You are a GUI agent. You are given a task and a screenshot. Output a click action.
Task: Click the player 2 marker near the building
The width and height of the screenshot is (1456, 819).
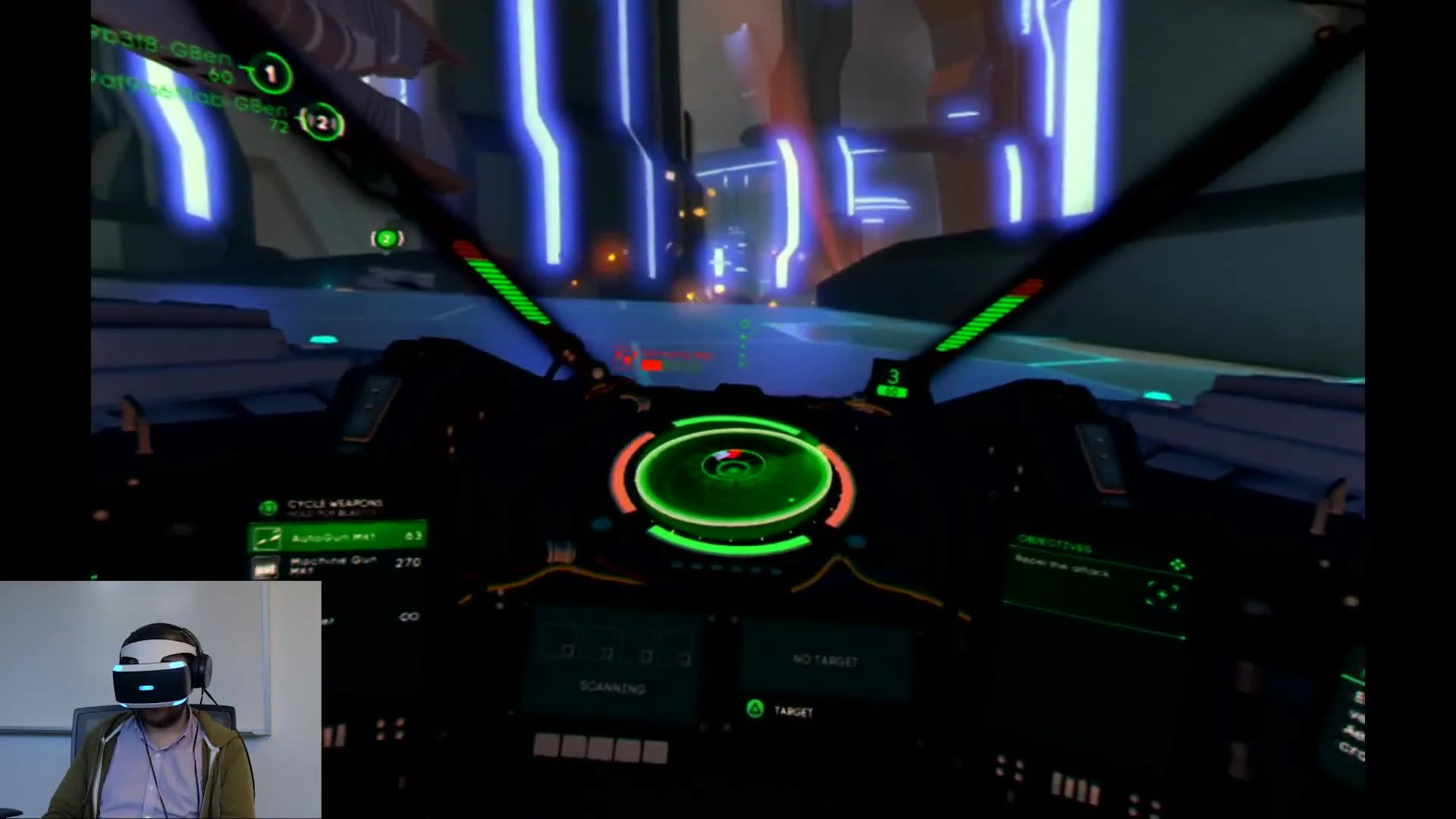coord(387,238)
